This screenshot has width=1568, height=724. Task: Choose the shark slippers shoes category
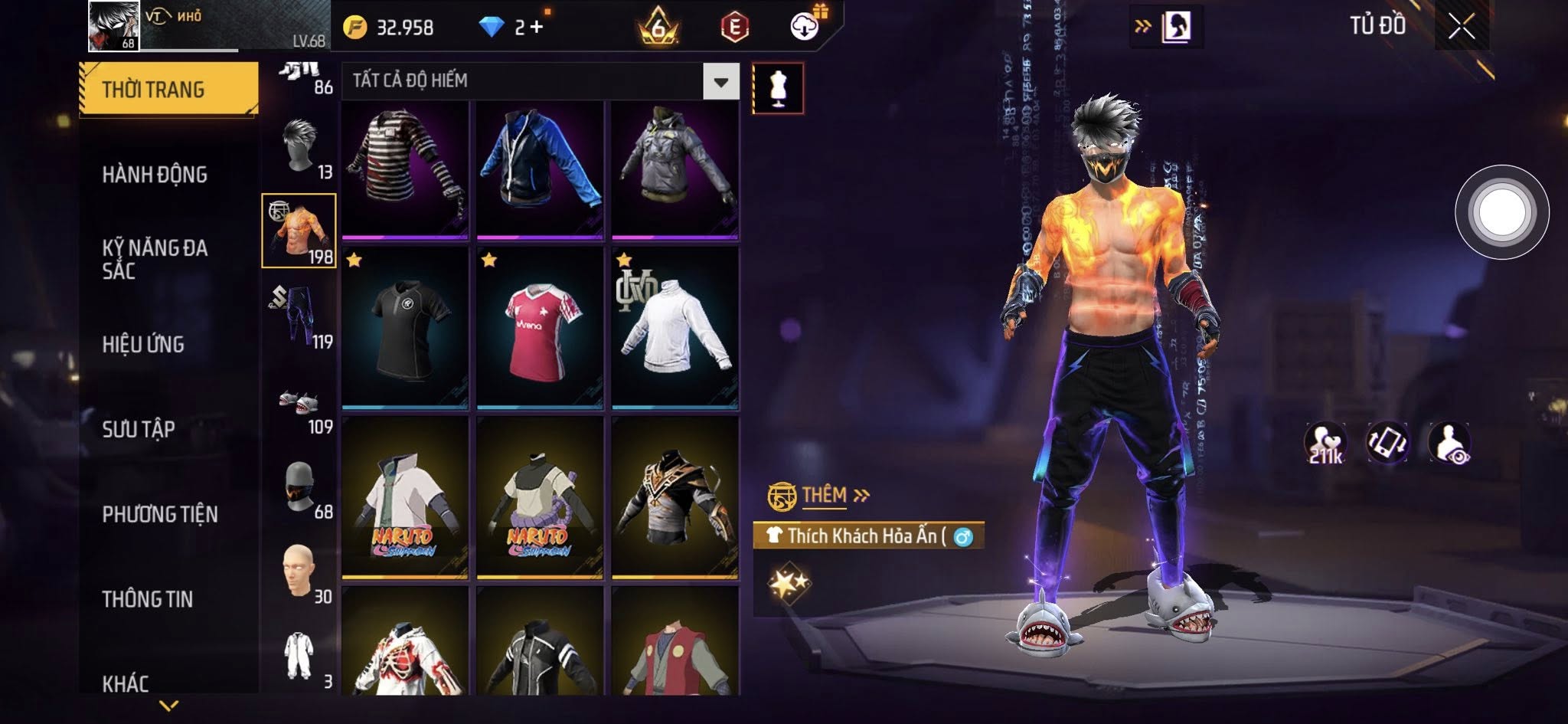[299, 401]
